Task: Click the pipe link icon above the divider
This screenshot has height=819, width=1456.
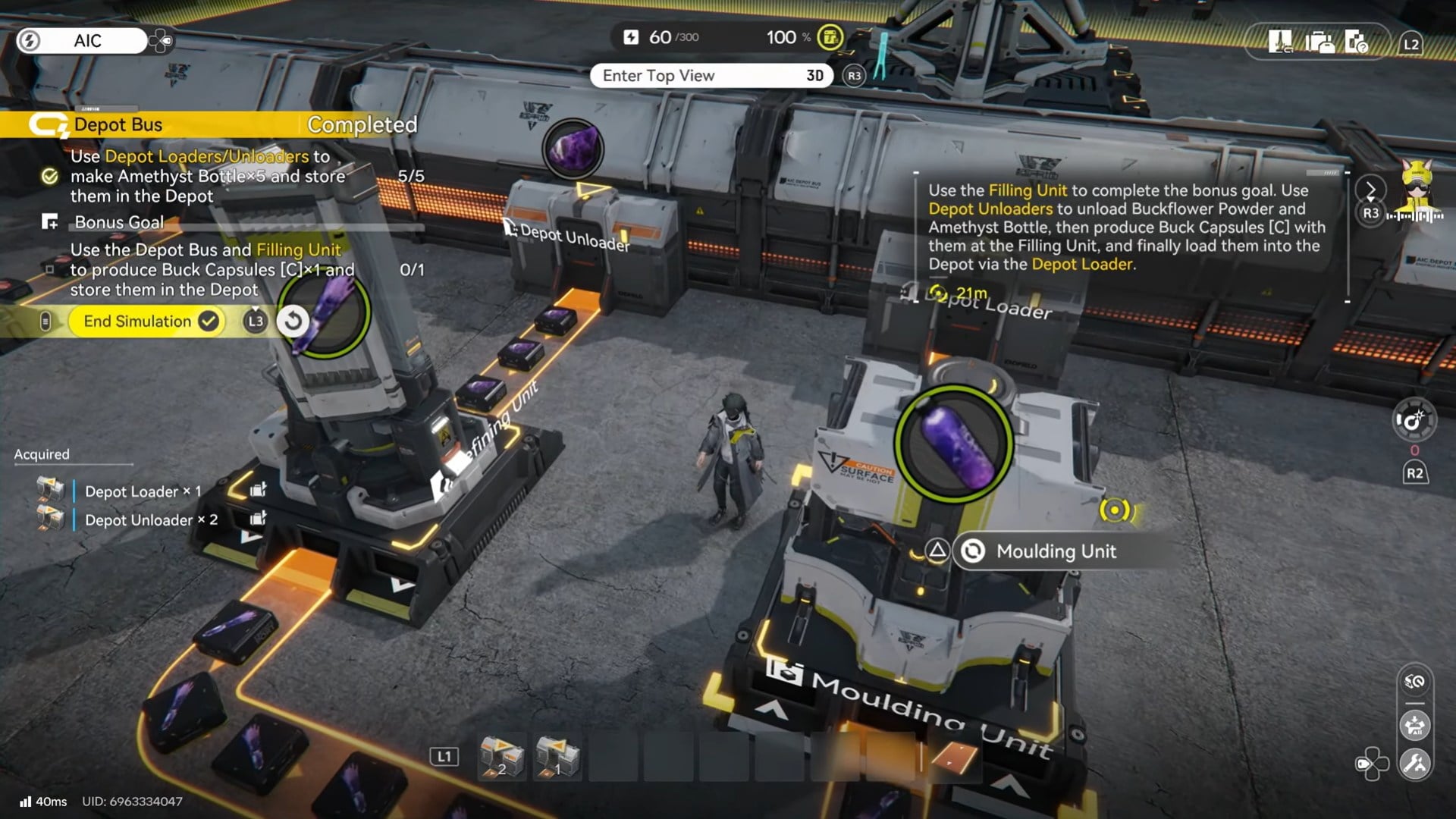Action: (1415, 682)
